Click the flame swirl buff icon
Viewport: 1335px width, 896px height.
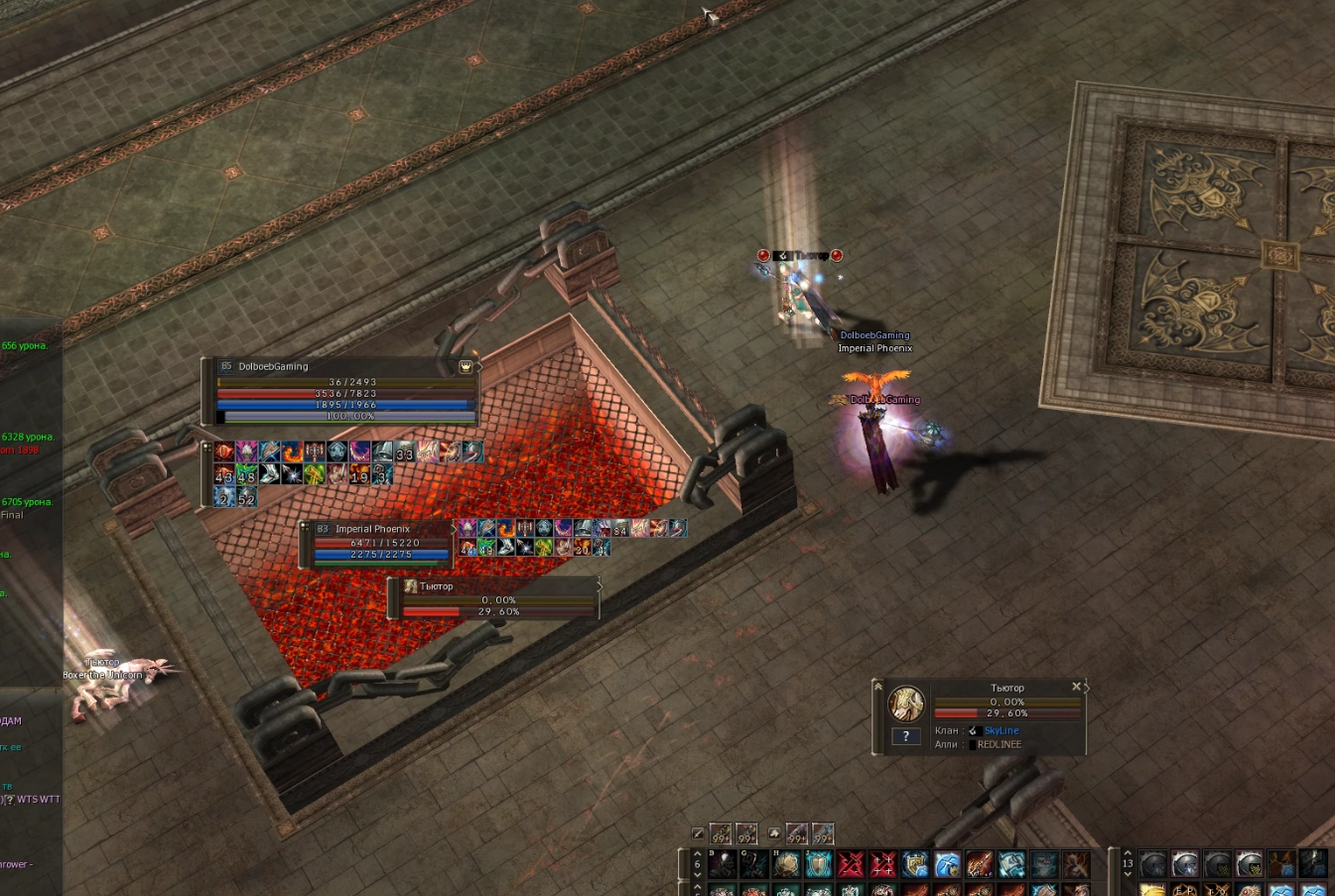click(292, 452)
